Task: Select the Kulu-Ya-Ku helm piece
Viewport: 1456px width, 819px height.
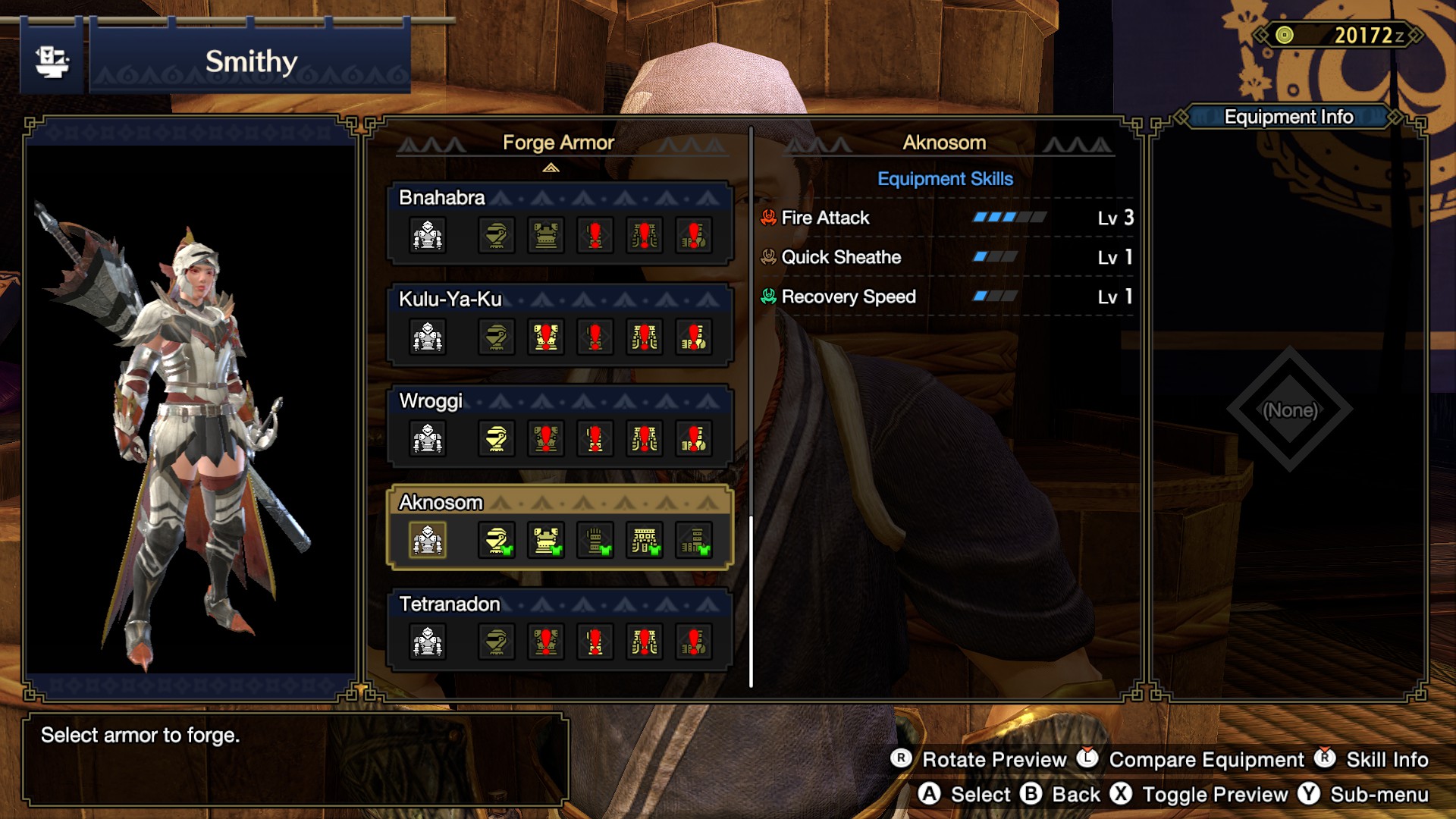Action: point(497,337)
